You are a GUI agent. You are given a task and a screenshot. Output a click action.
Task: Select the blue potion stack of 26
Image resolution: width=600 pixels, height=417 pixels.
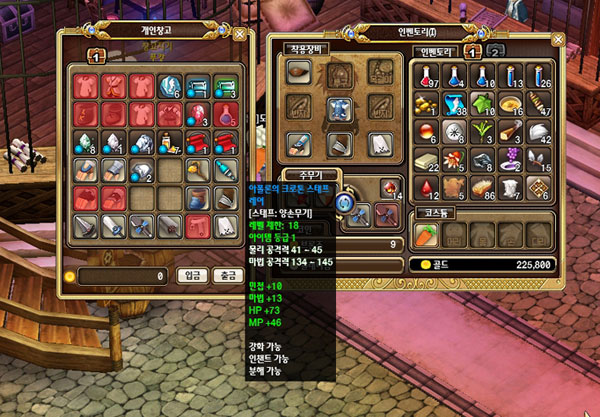point(537,76)
